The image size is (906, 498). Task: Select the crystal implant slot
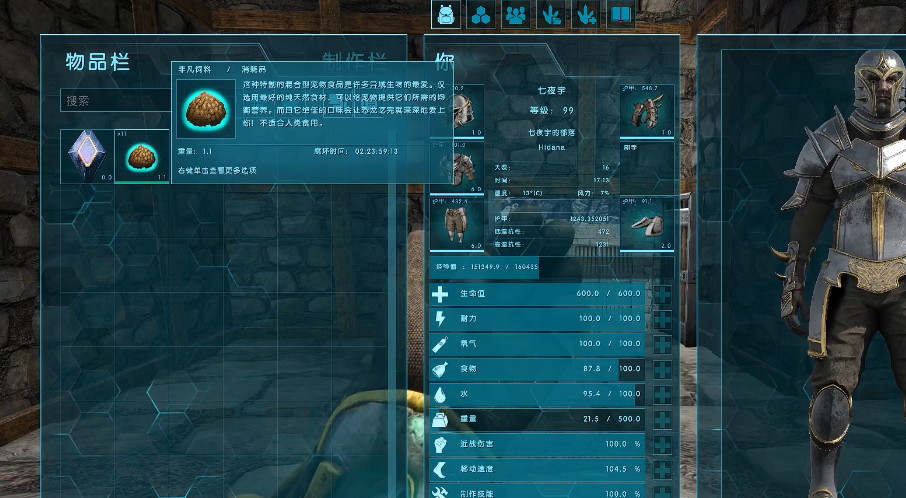(85, 157)
